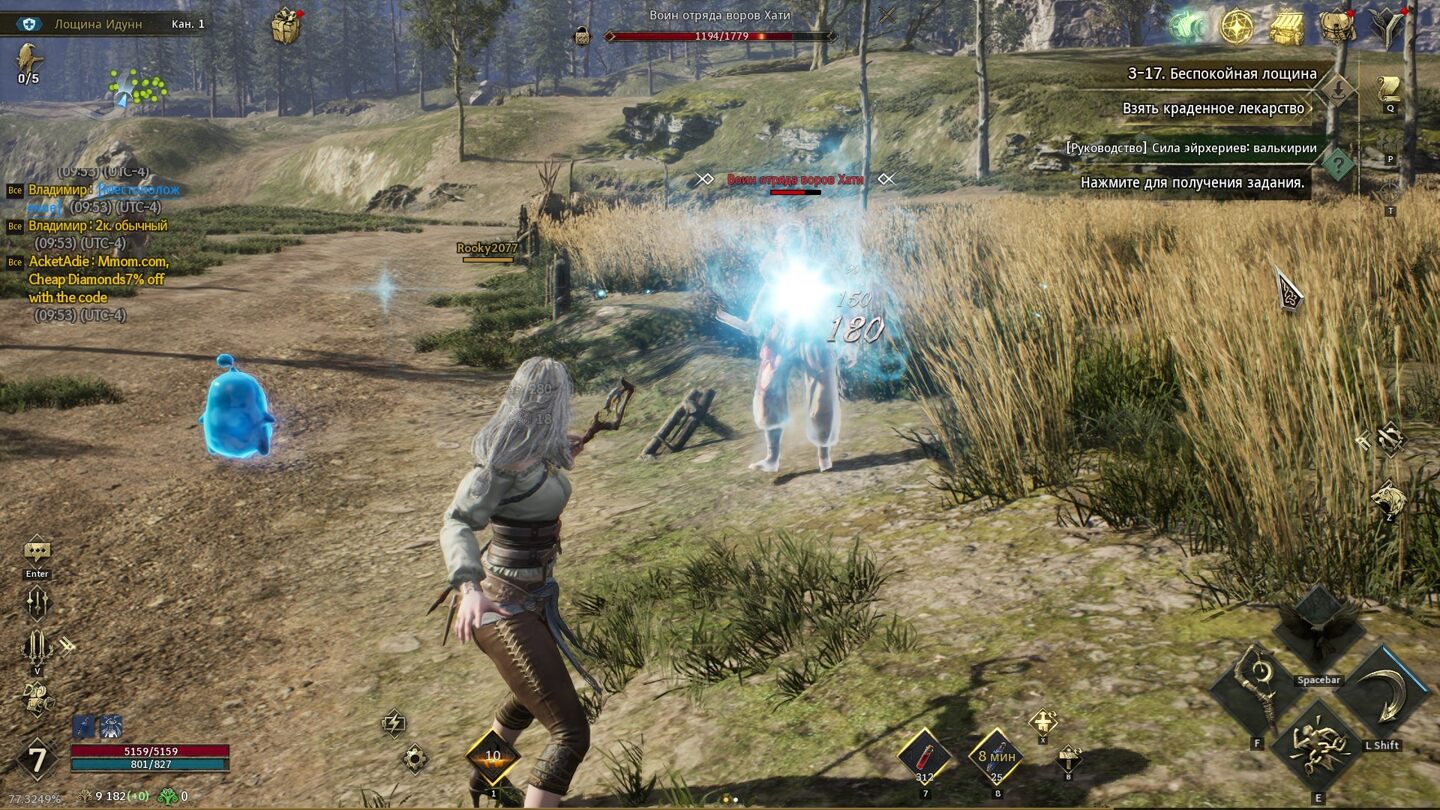This screenshot has width=1440, height=810.
Task: Open the golden market stall shop
Action: tap(1287, 27)
